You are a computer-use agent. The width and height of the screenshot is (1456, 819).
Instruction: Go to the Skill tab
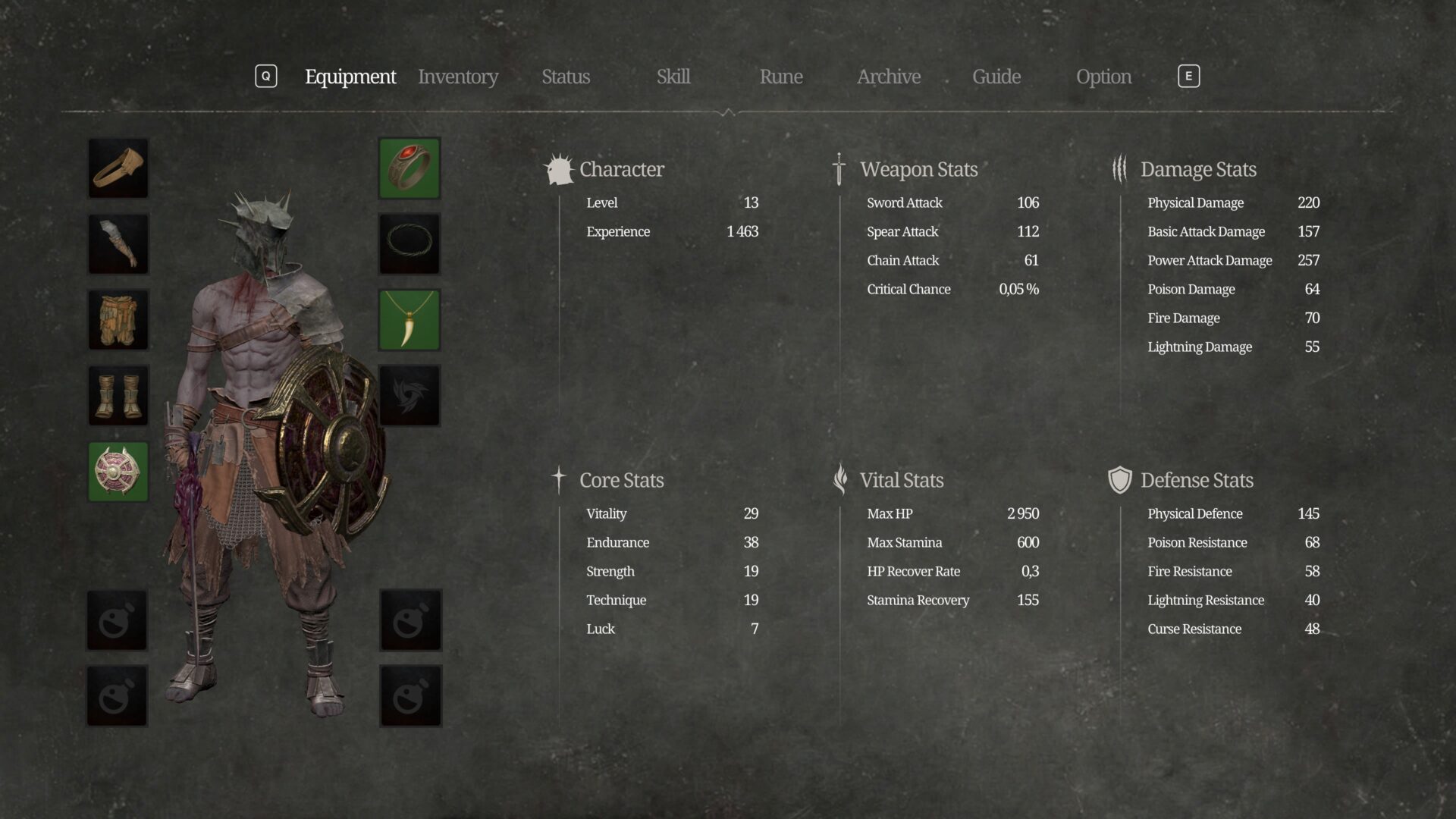coord(673,77)
